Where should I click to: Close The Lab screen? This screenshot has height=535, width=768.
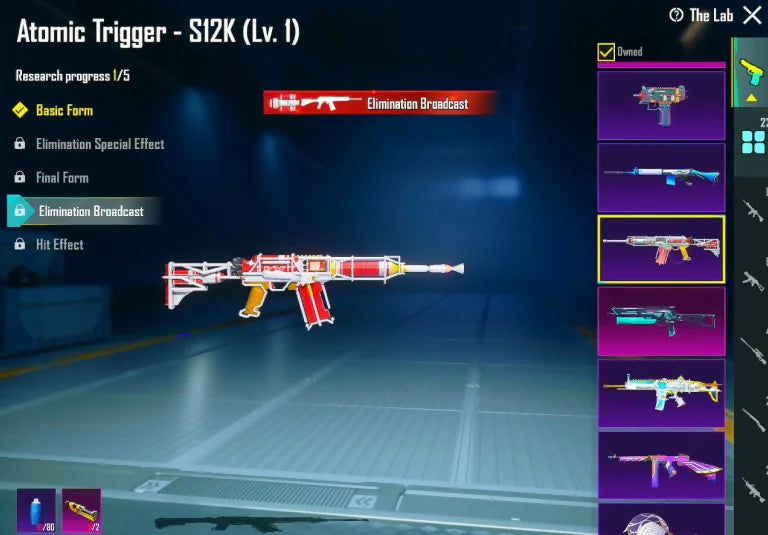tap(752, 15)
